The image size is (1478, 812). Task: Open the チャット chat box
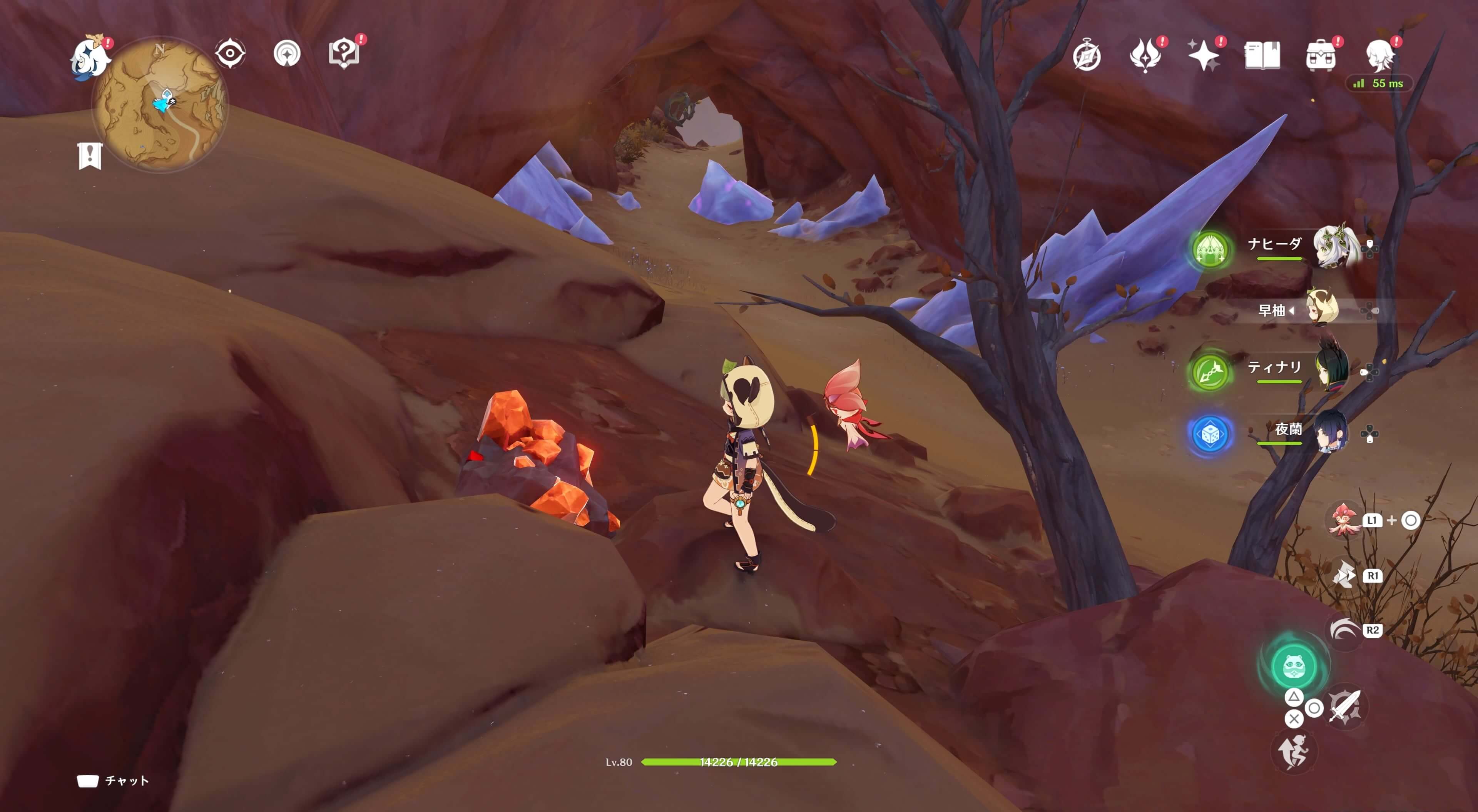coord(114,780)
